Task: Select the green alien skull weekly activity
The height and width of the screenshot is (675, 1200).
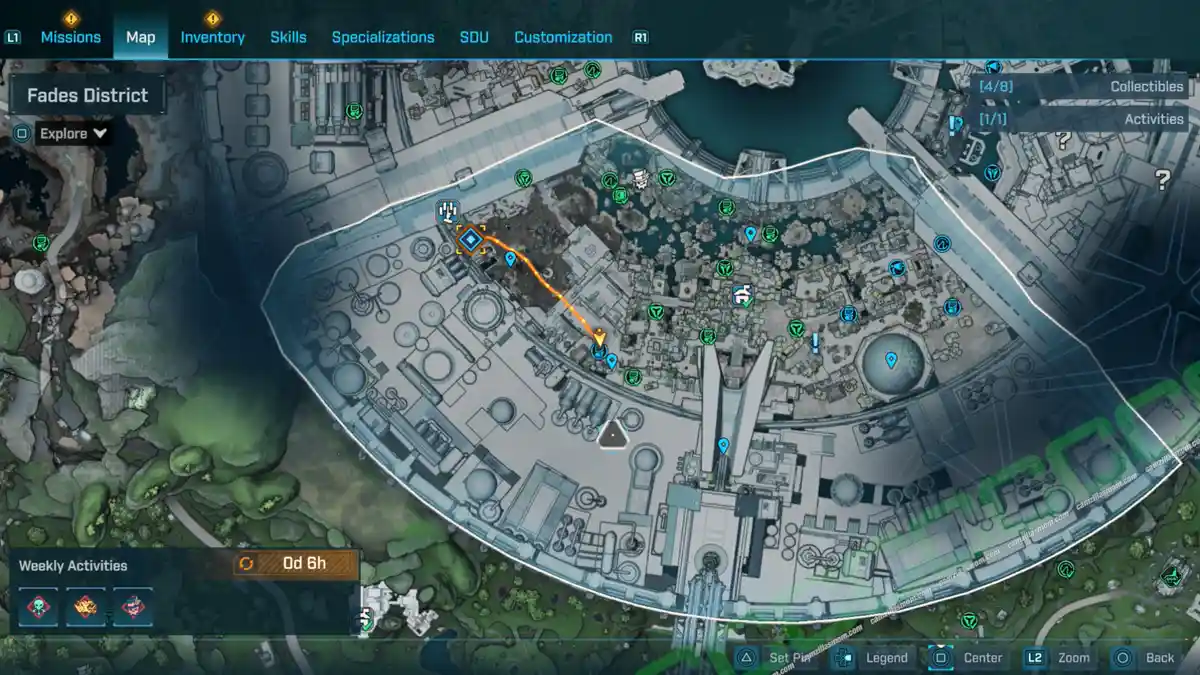Action: point(39,607)
